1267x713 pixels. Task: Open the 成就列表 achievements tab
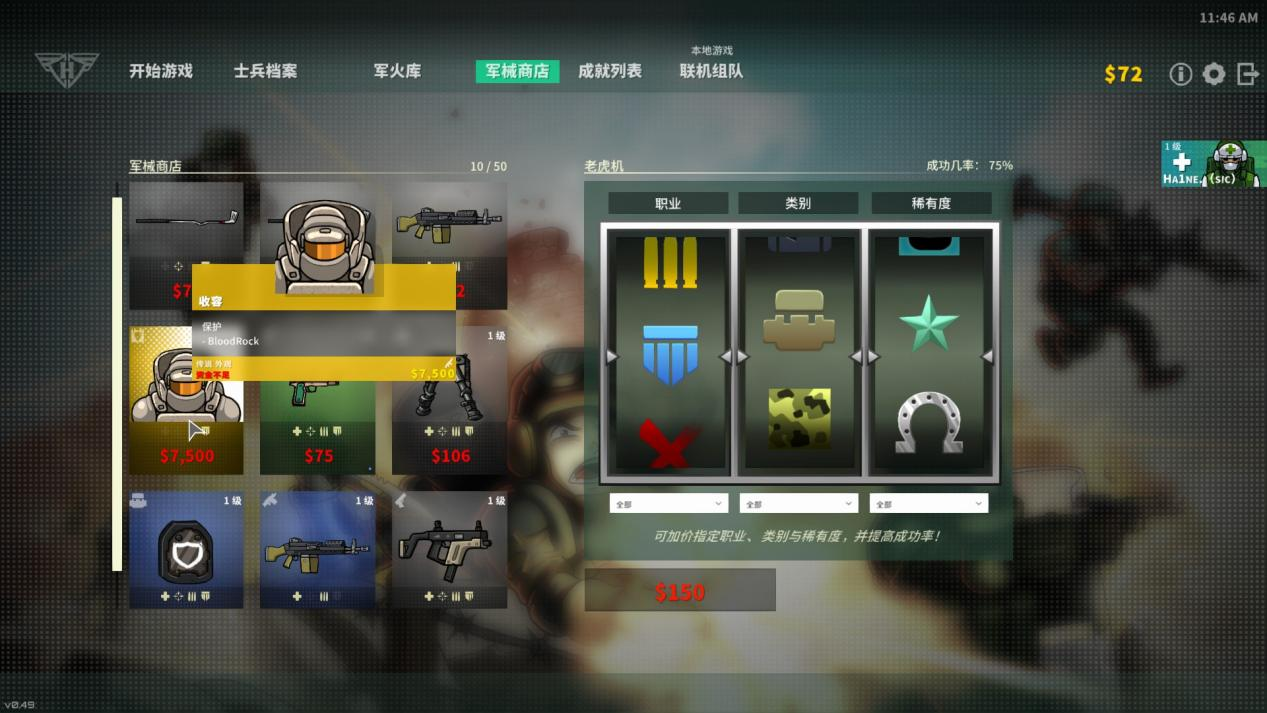(x=610, y=71)
